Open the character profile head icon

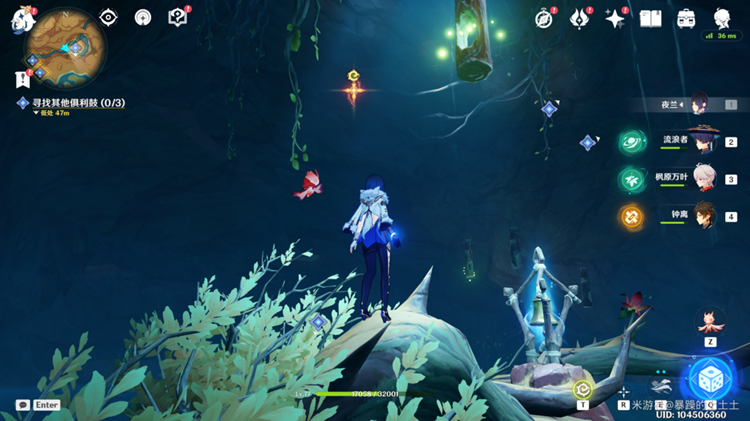coord(722,19)
